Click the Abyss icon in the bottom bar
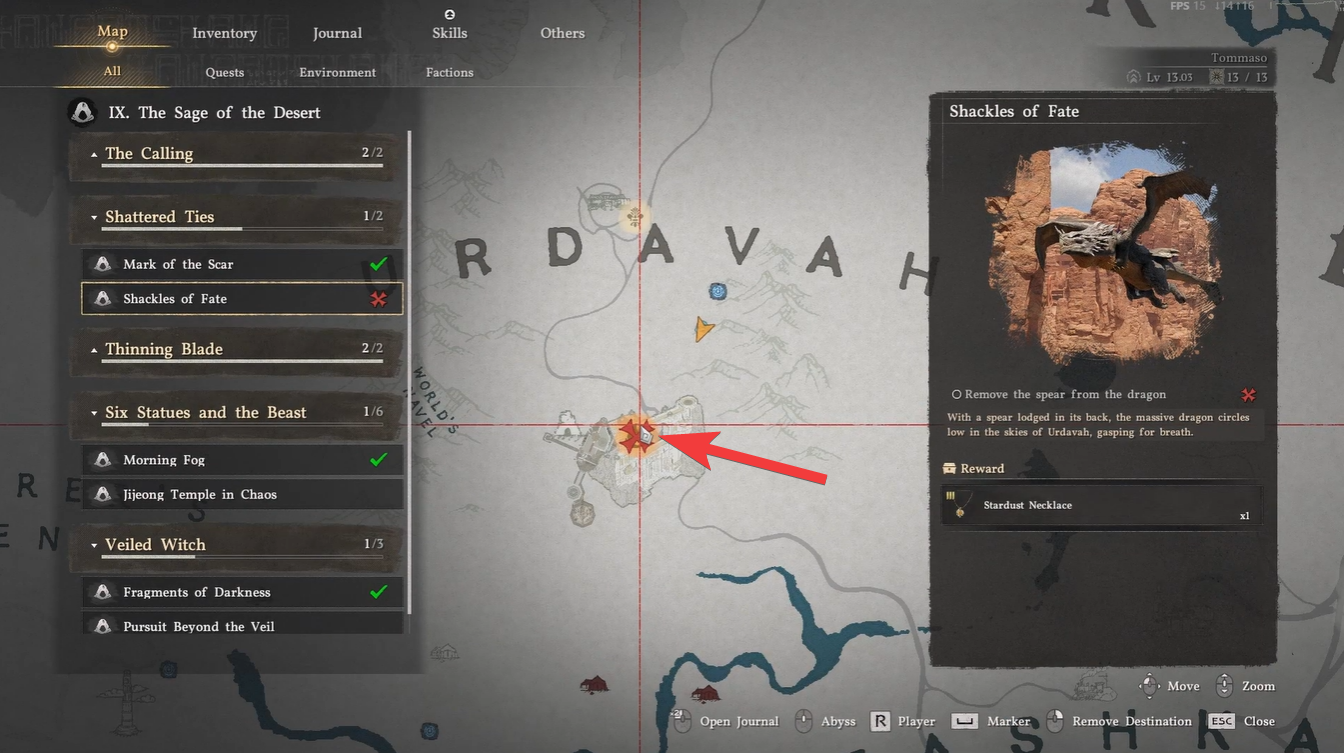This screenshot has width=1344, height=753. 804,720
